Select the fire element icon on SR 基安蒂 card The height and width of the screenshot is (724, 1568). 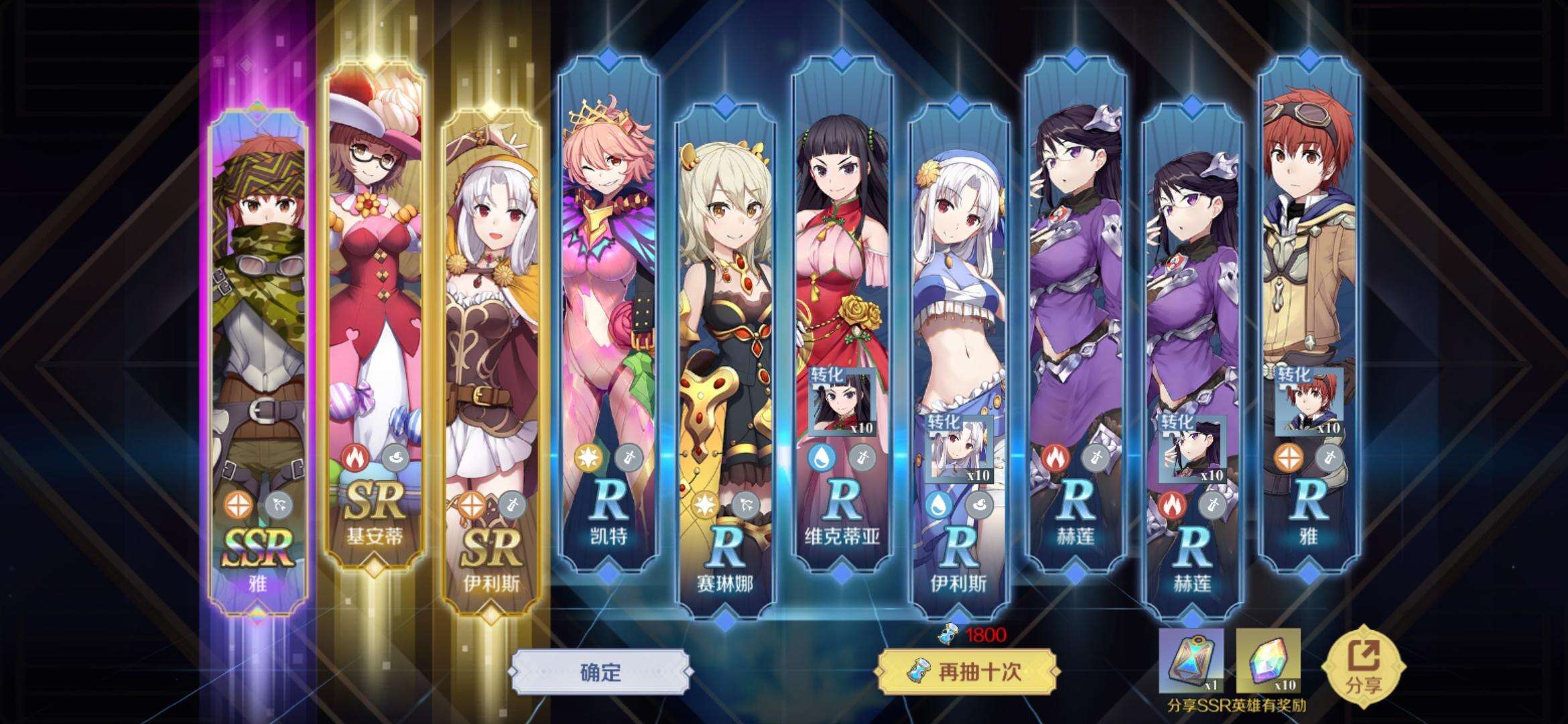[x=354, y=458]
